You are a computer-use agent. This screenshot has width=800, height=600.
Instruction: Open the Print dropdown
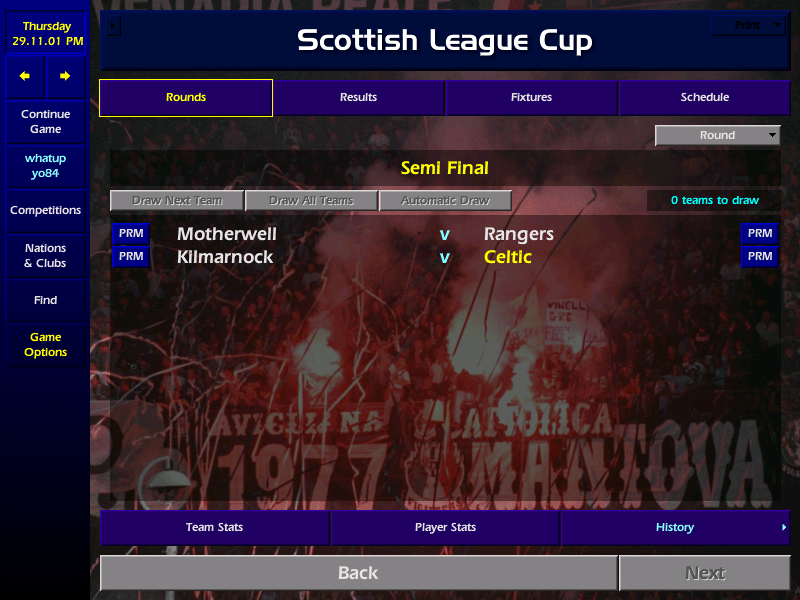point(748,26)
